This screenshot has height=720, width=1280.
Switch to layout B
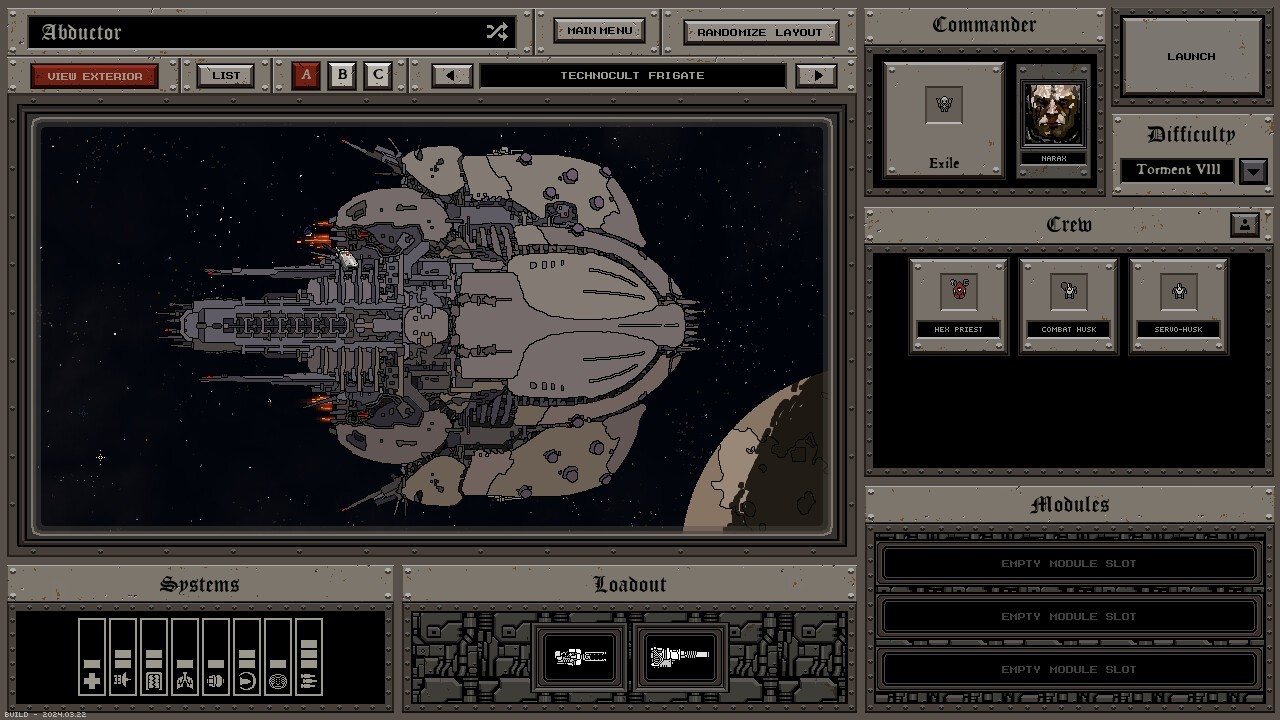tap(342, 75)
